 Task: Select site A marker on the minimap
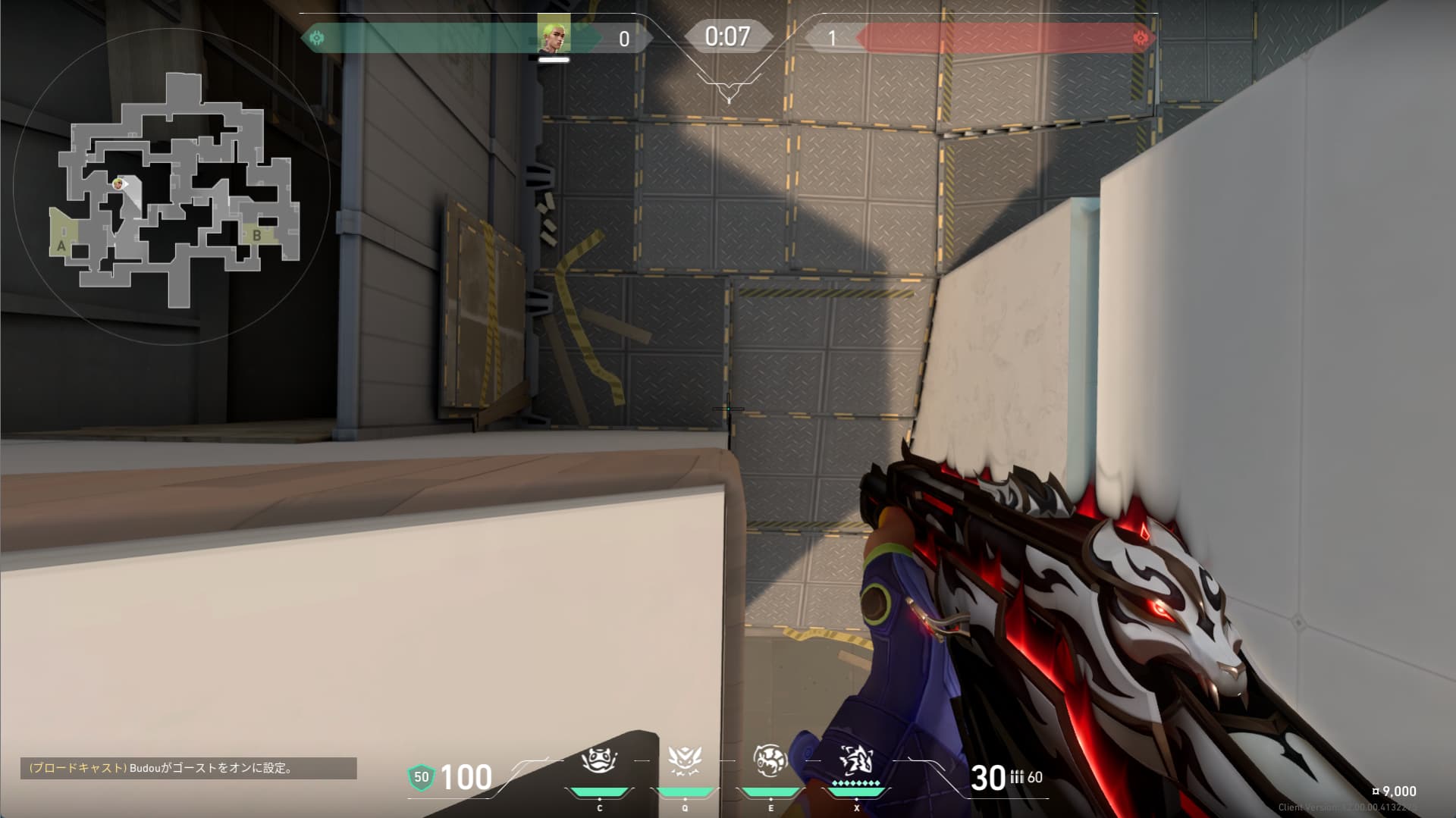coord(61,246)
